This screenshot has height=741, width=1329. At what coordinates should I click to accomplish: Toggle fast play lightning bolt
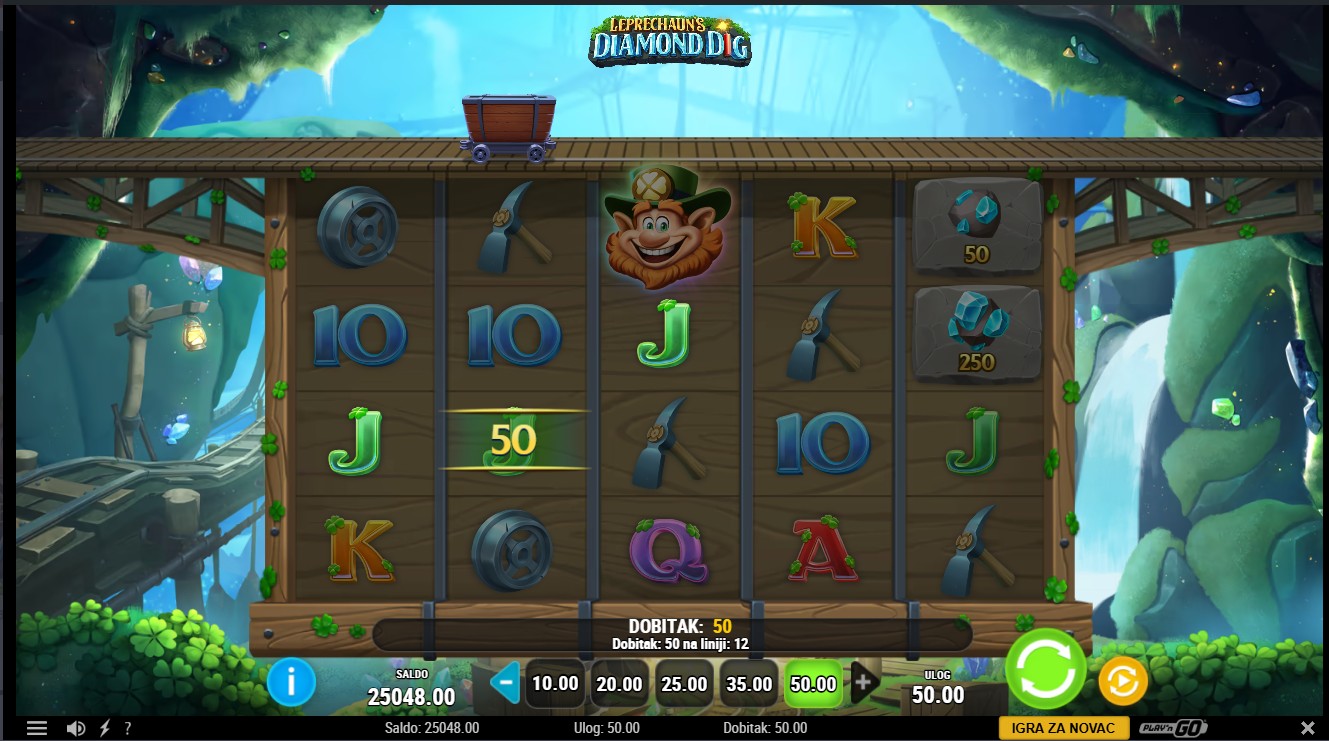[x=104, y=728]
